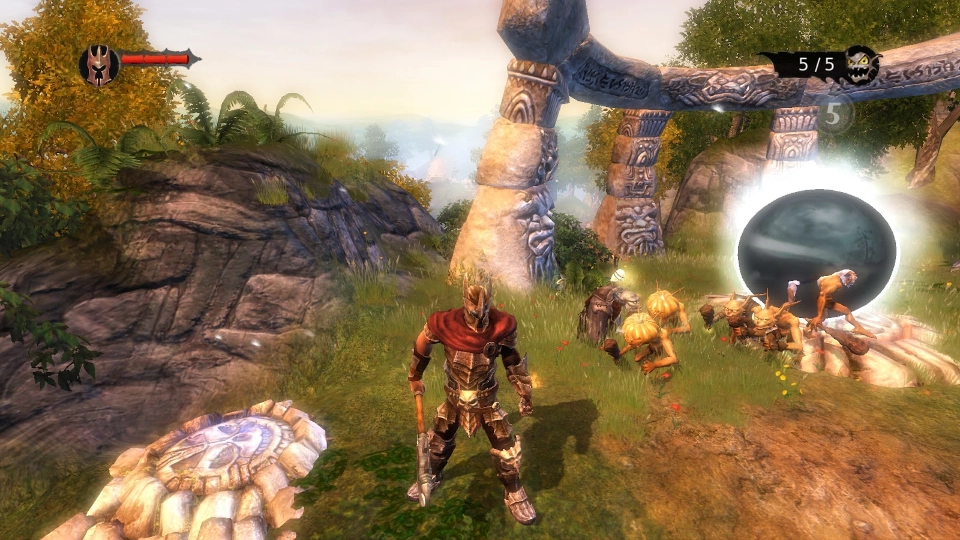
Task: Click the round number 5 badge
Action: coord(834,113)
